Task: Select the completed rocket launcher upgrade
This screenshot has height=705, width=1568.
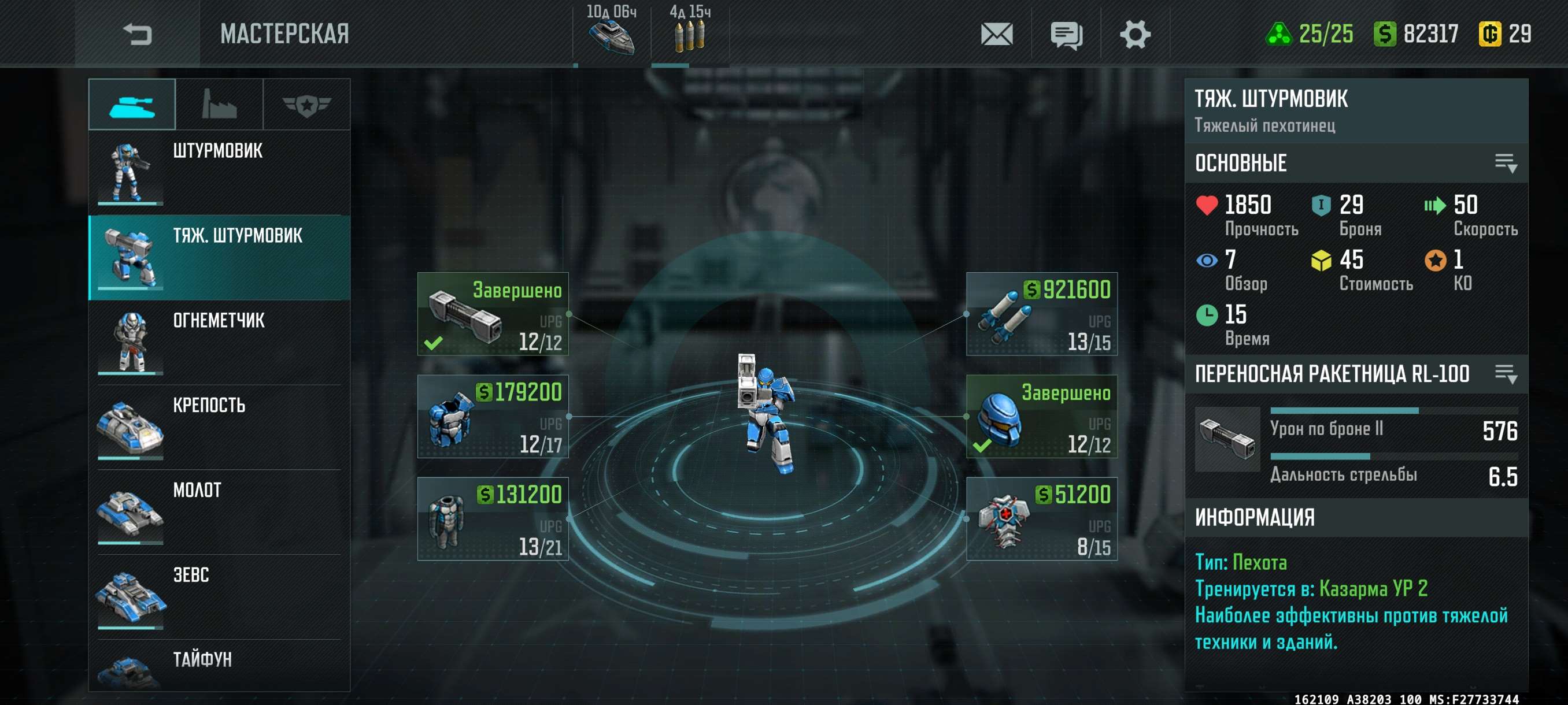Action: tap(493, 314)
